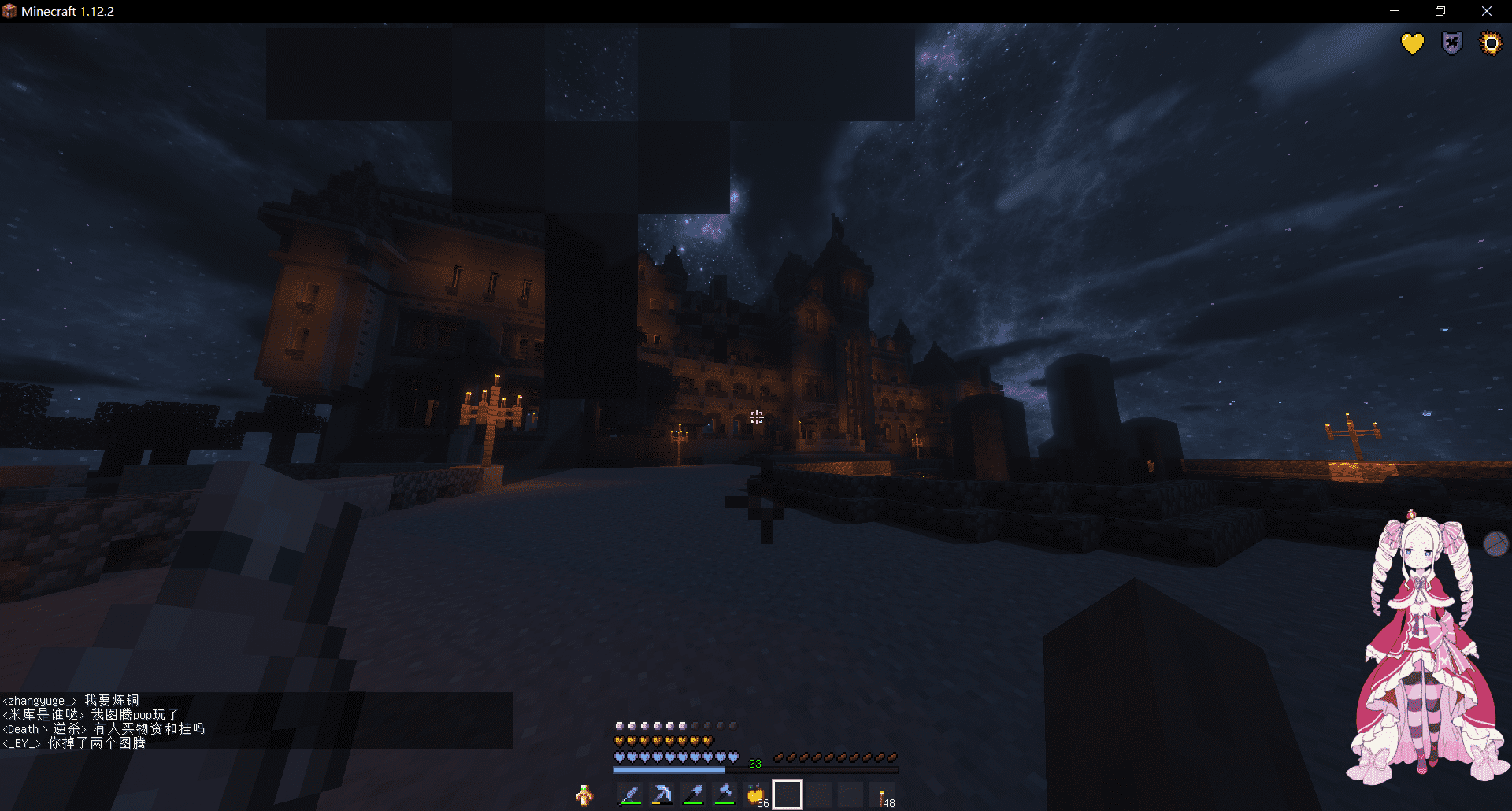The image size is (1512, 811).
Task: Close the Minecraft window
Action: pos(1487,11)
